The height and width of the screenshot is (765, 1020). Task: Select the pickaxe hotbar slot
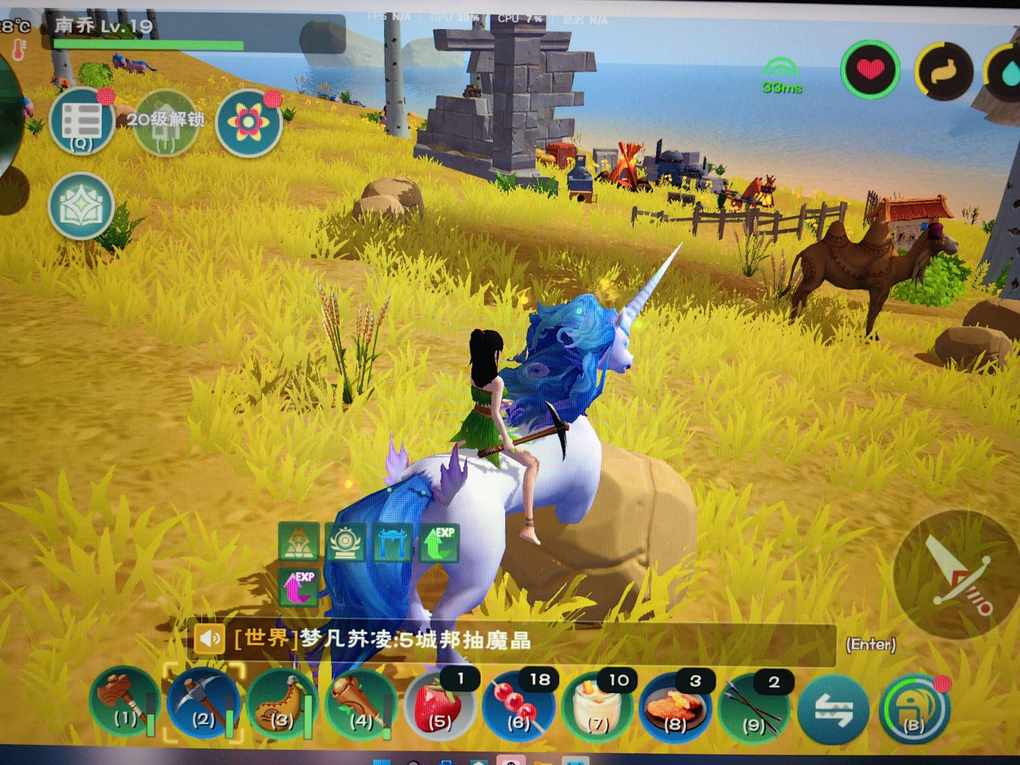(203, 702)
